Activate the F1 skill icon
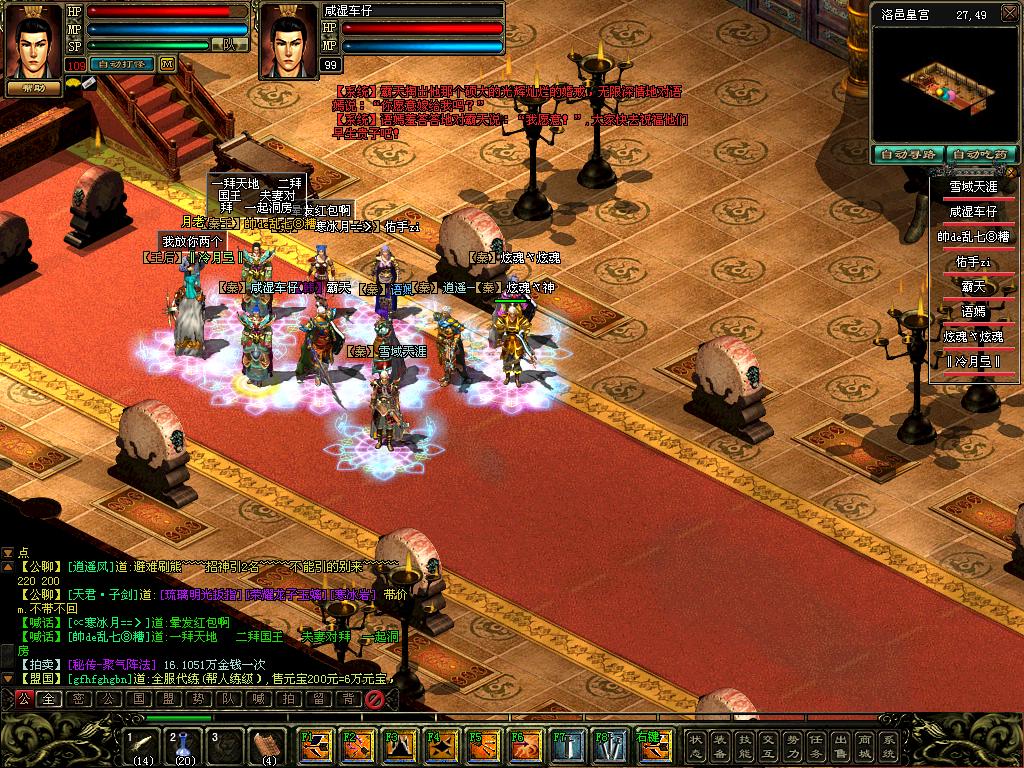This screenshot has width=1024, height=768. tap(317, 745)
